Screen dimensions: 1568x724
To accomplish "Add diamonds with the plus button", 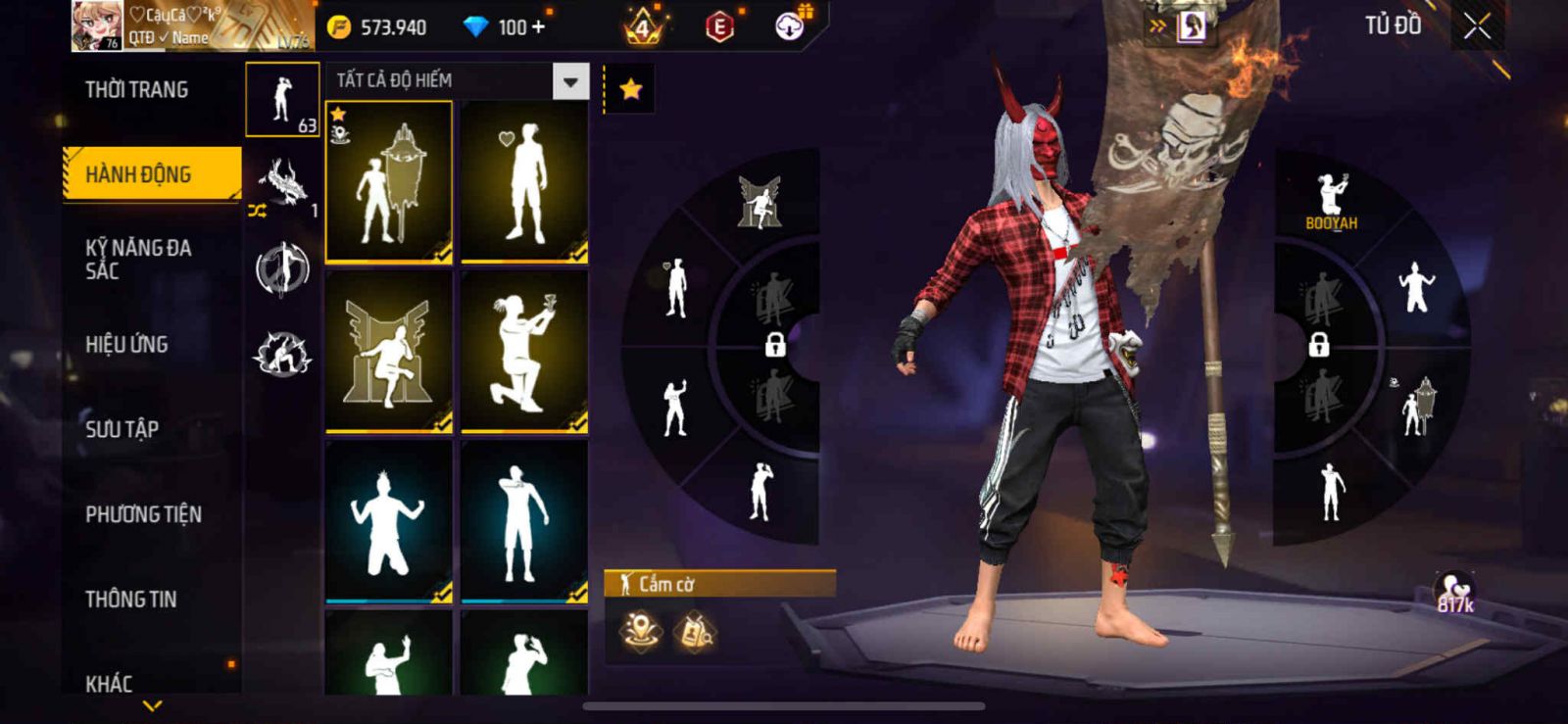I will (x=537, y=27).
